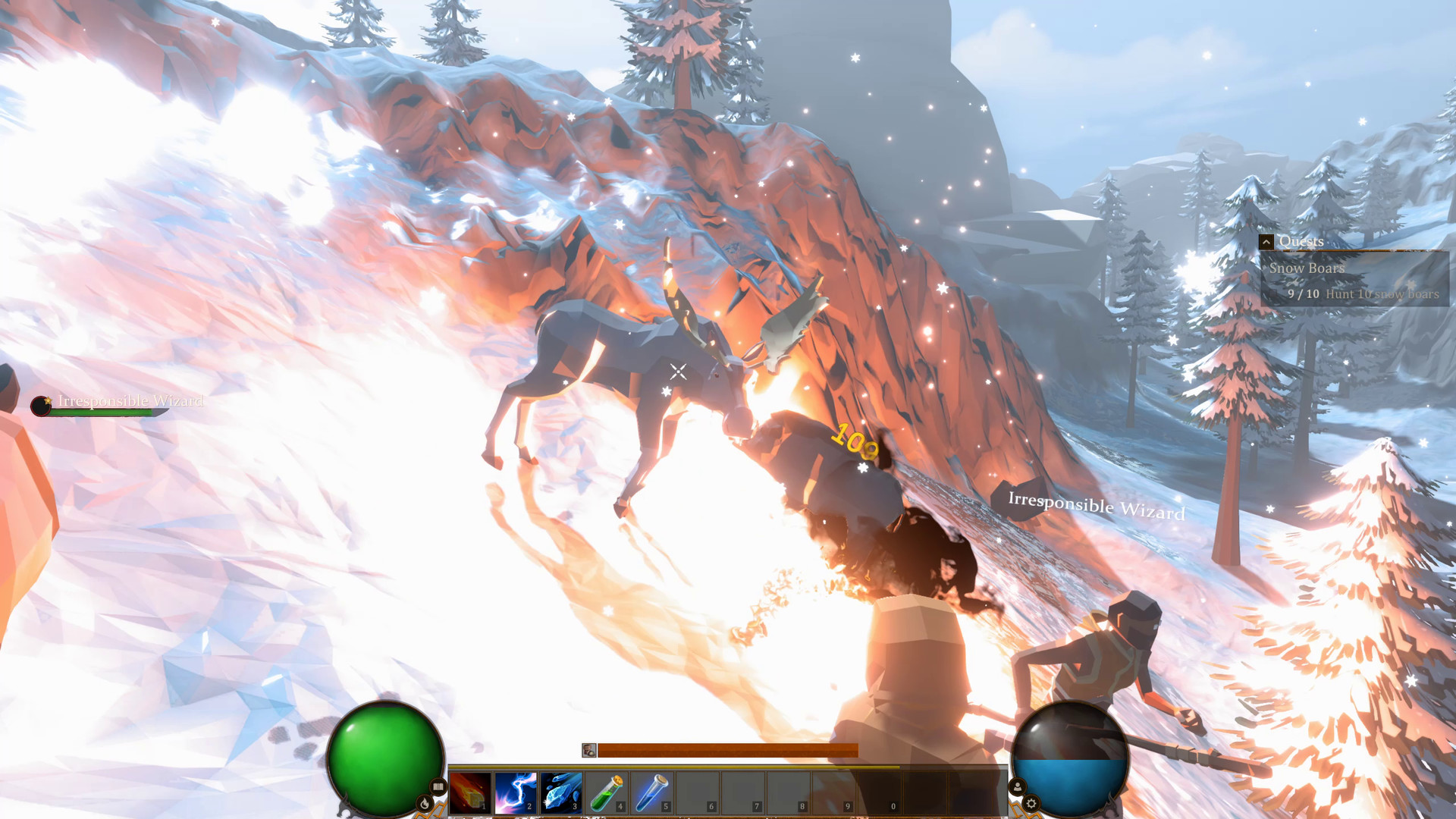Click the small portrait beside the cast bar
This screenshot has height=819, width=1456.
pyautogui.click(x=589, y=750)
